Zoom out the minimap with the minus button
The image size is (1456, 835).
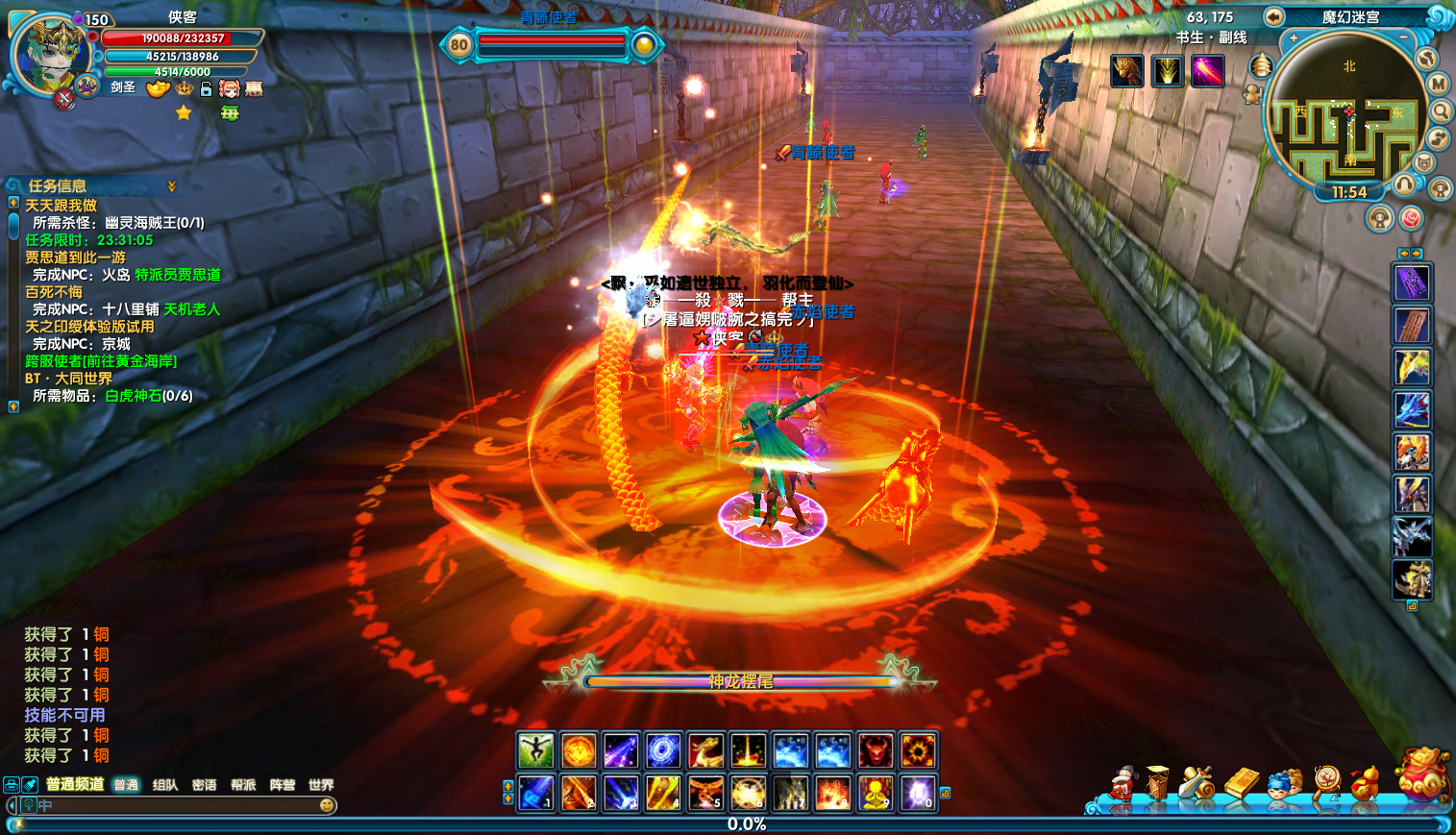point(1403,38)
